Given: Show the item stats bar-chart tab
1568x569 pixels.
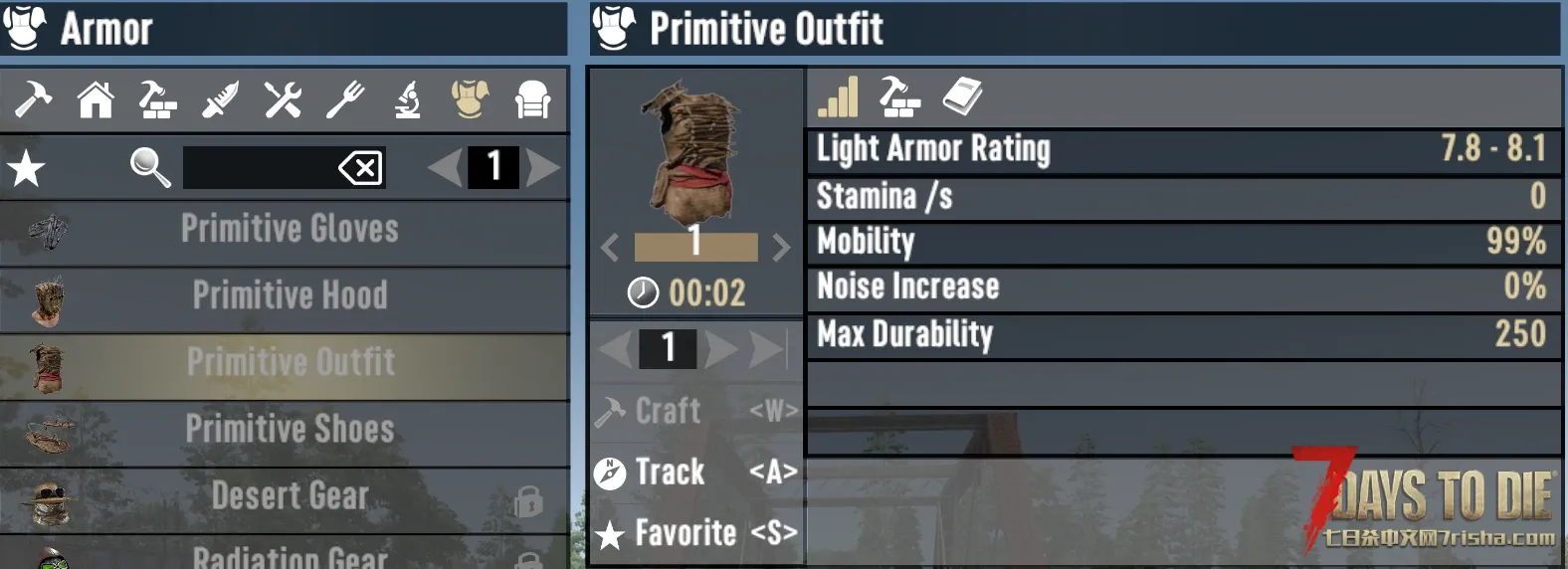Looking at the screenshot, I should (x=838, y=97).
